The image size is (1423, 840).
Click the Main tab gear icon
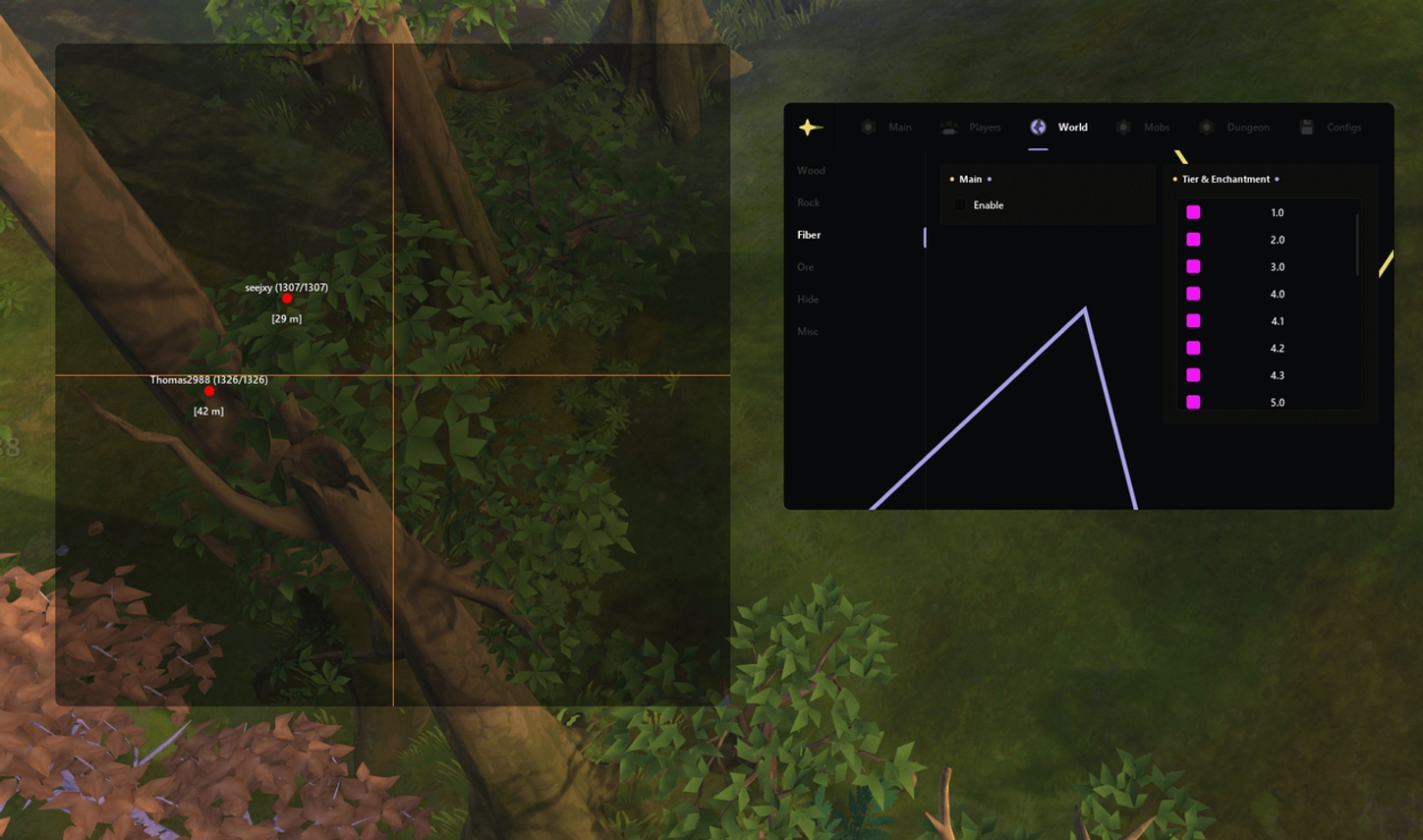tap(868, 127)
